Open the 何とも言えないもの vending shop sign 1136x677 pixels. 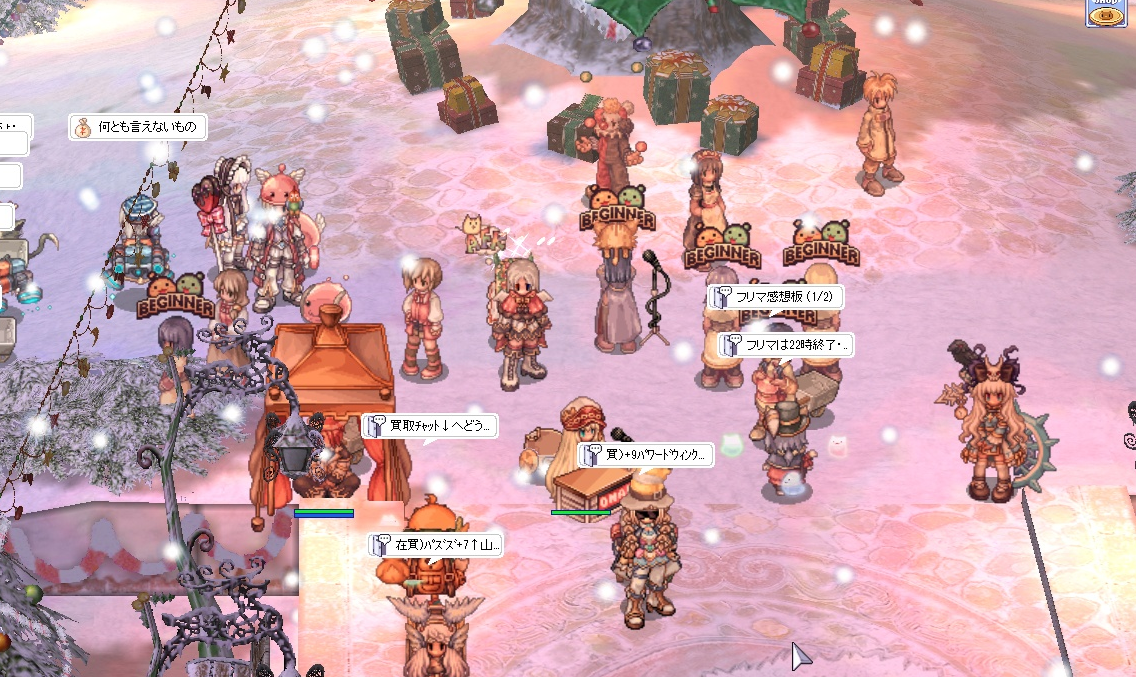(138, 127)
